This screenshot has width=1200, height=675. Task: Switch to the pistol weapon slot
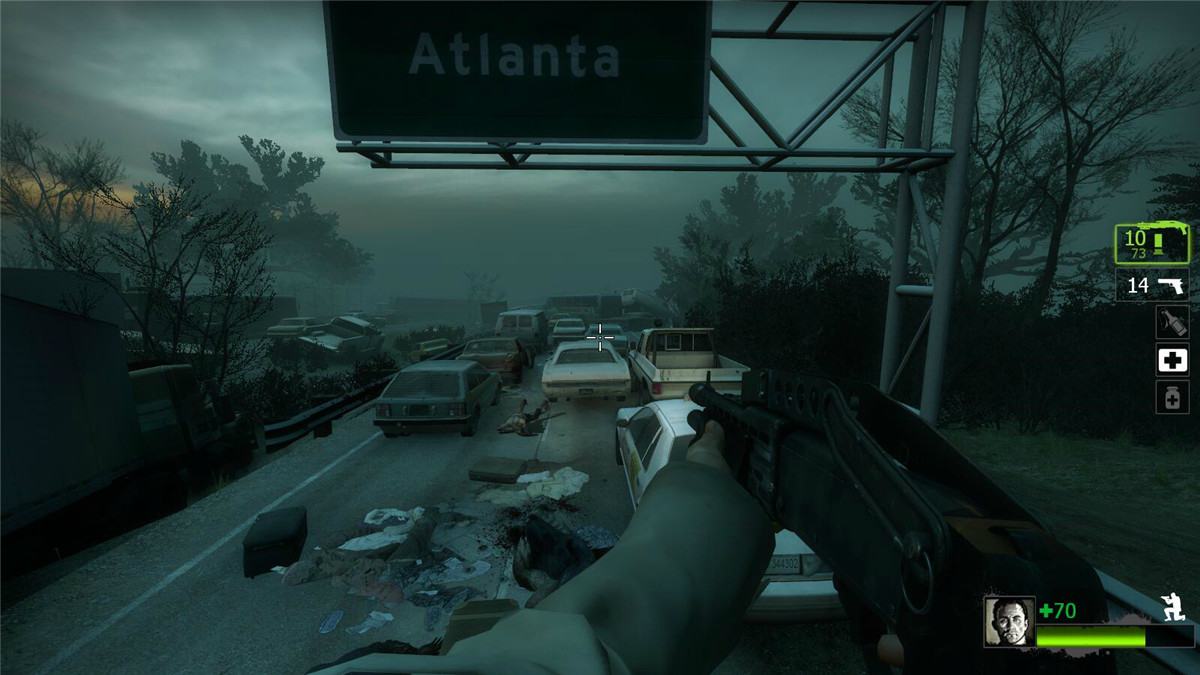click(x=1152, y=286)
